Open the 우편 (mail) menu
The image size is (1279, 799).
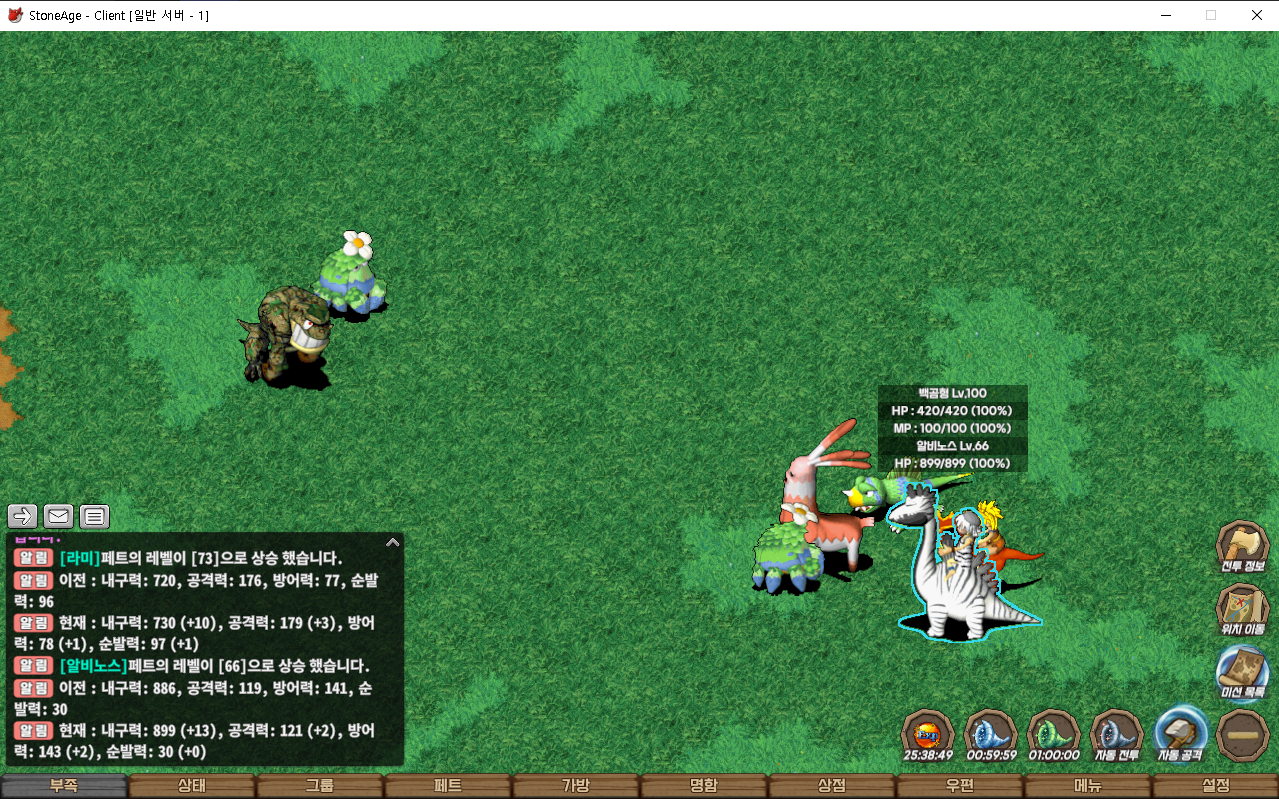point(960,786)
